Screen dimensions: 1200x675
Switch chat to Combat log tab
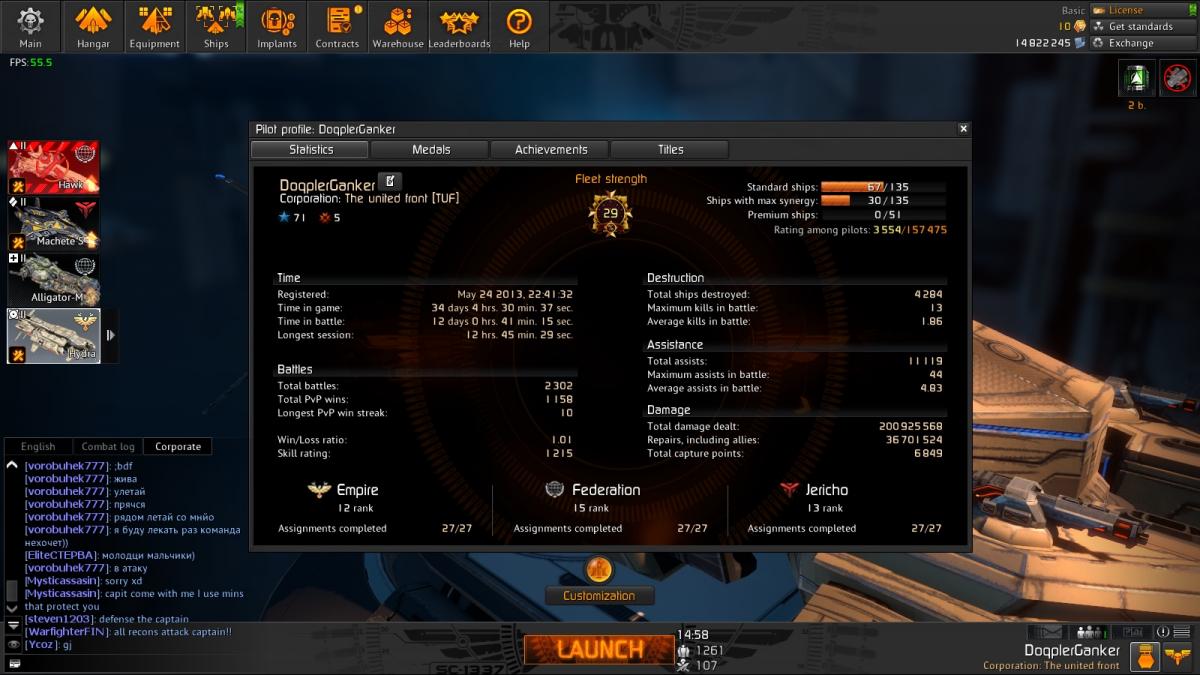[x=107, y=447]
